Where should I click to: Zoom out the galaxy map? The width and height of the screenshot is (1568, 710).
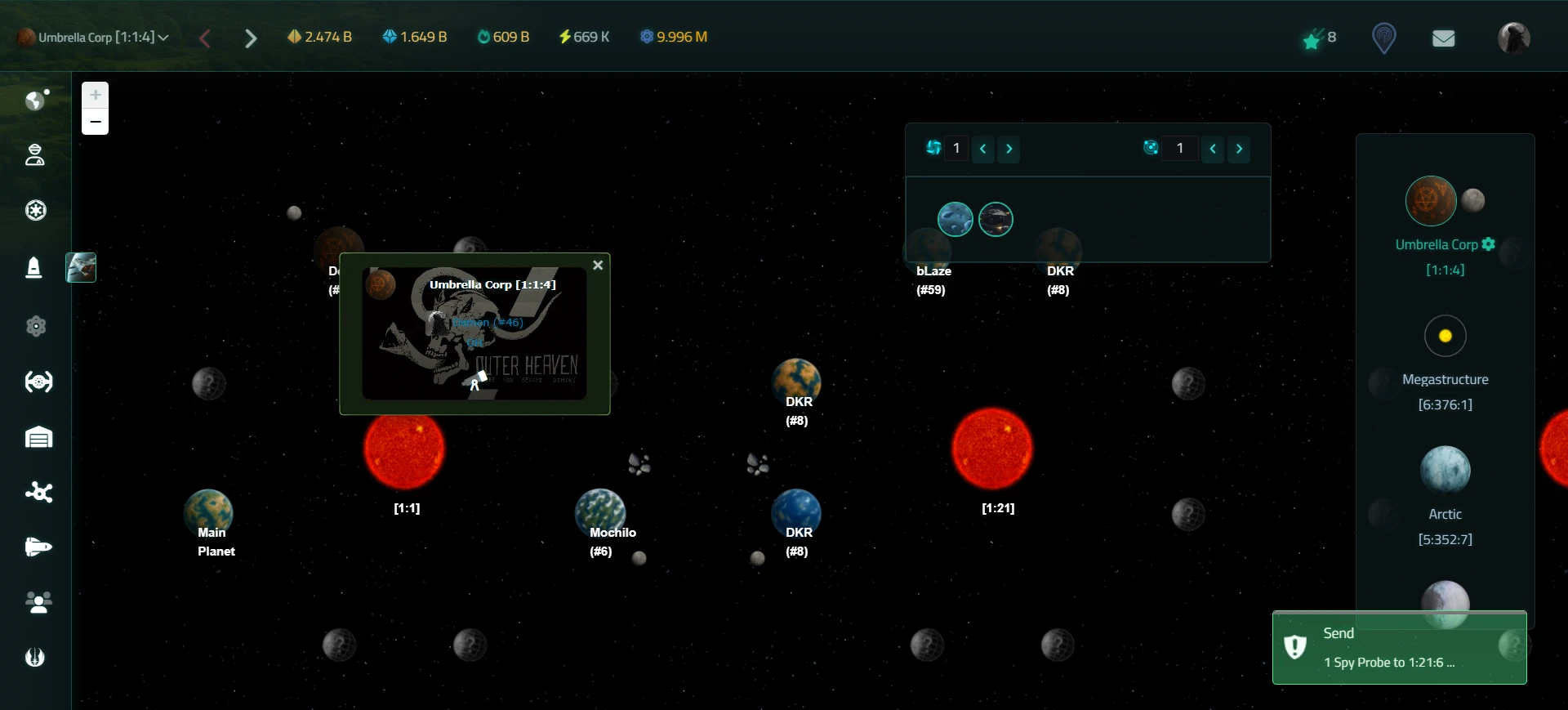(96, 122)
